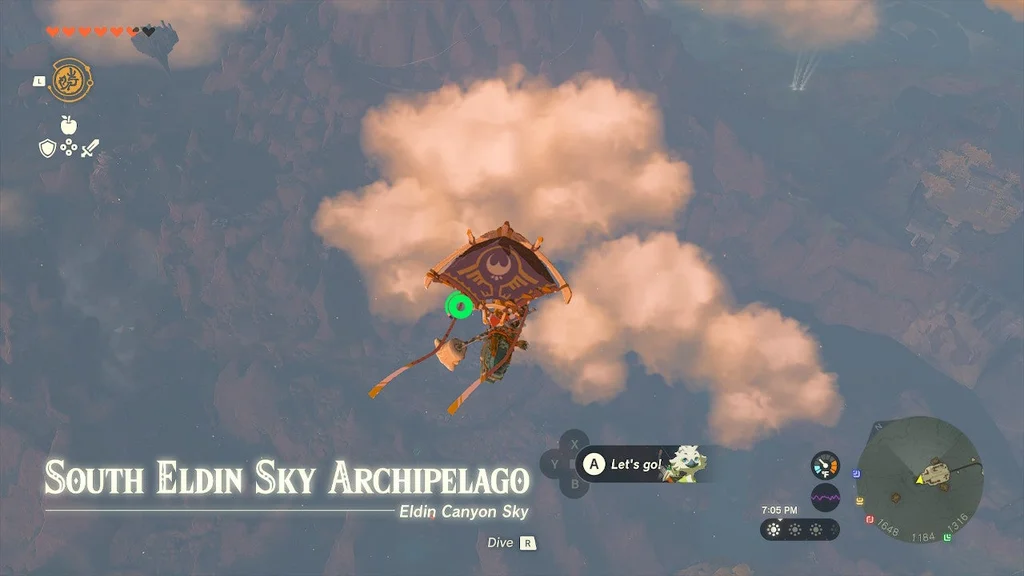
Task: Choose Tulin's "Let's go!" prompt
Action: 640,464
